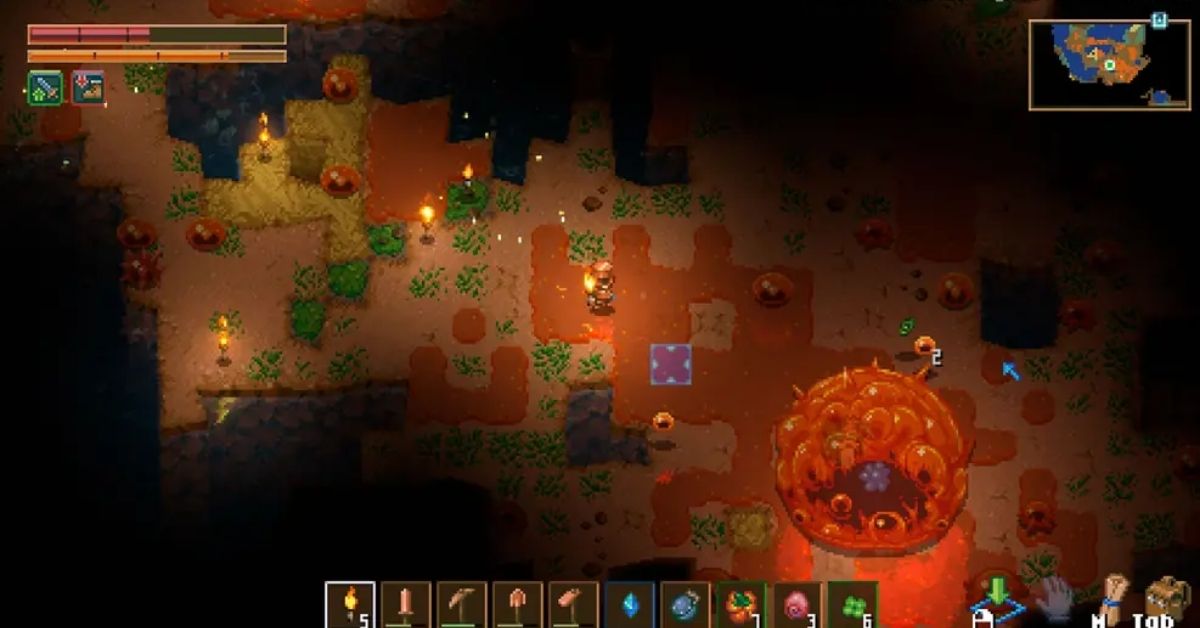Open the backpack inventory icon
The width and height of the screenshot is (1200, 628).
coord(1166,600)
